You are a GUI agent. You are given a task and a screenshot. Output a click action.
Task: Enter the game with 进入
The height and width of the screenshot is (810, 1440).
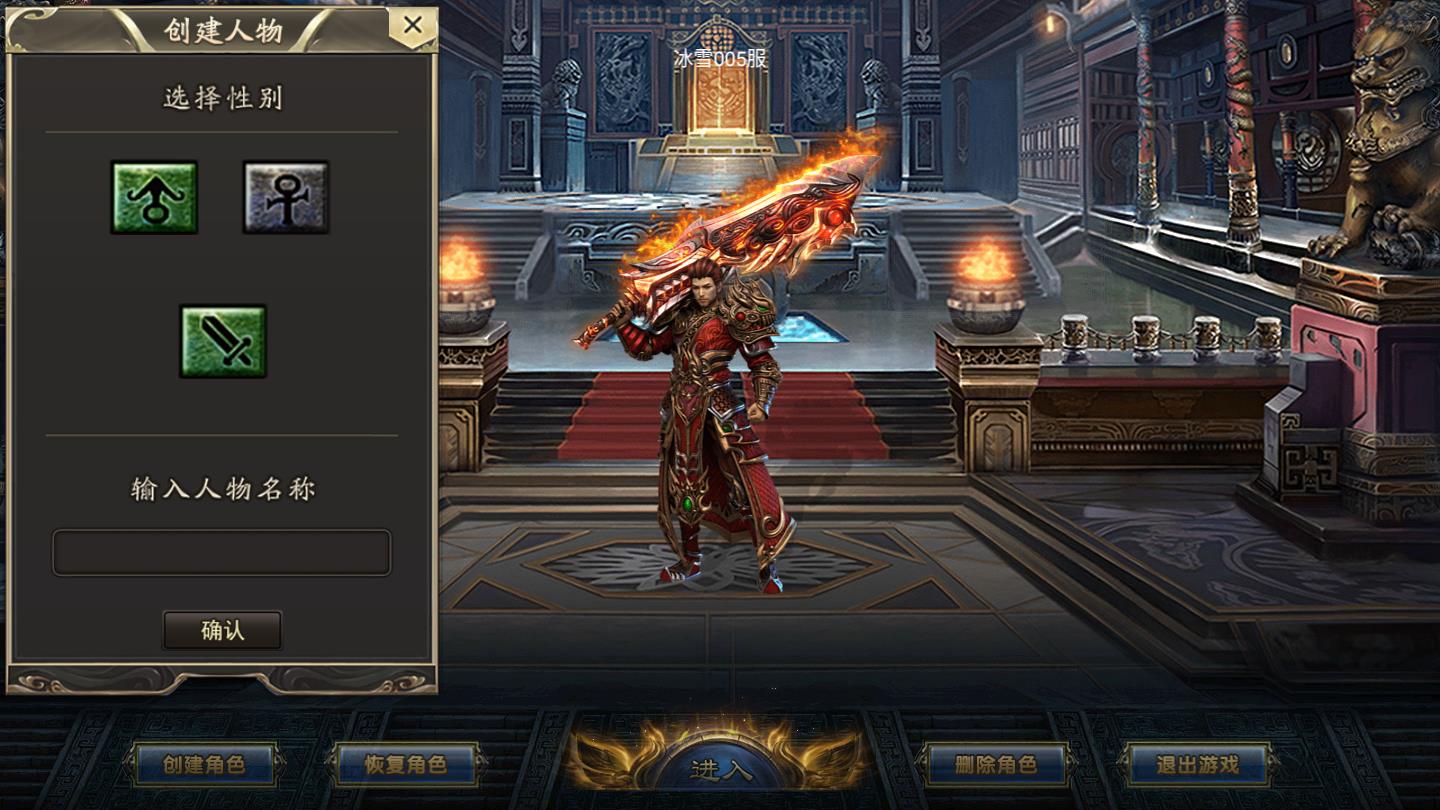pyautogui.click(x=719, y=768)
